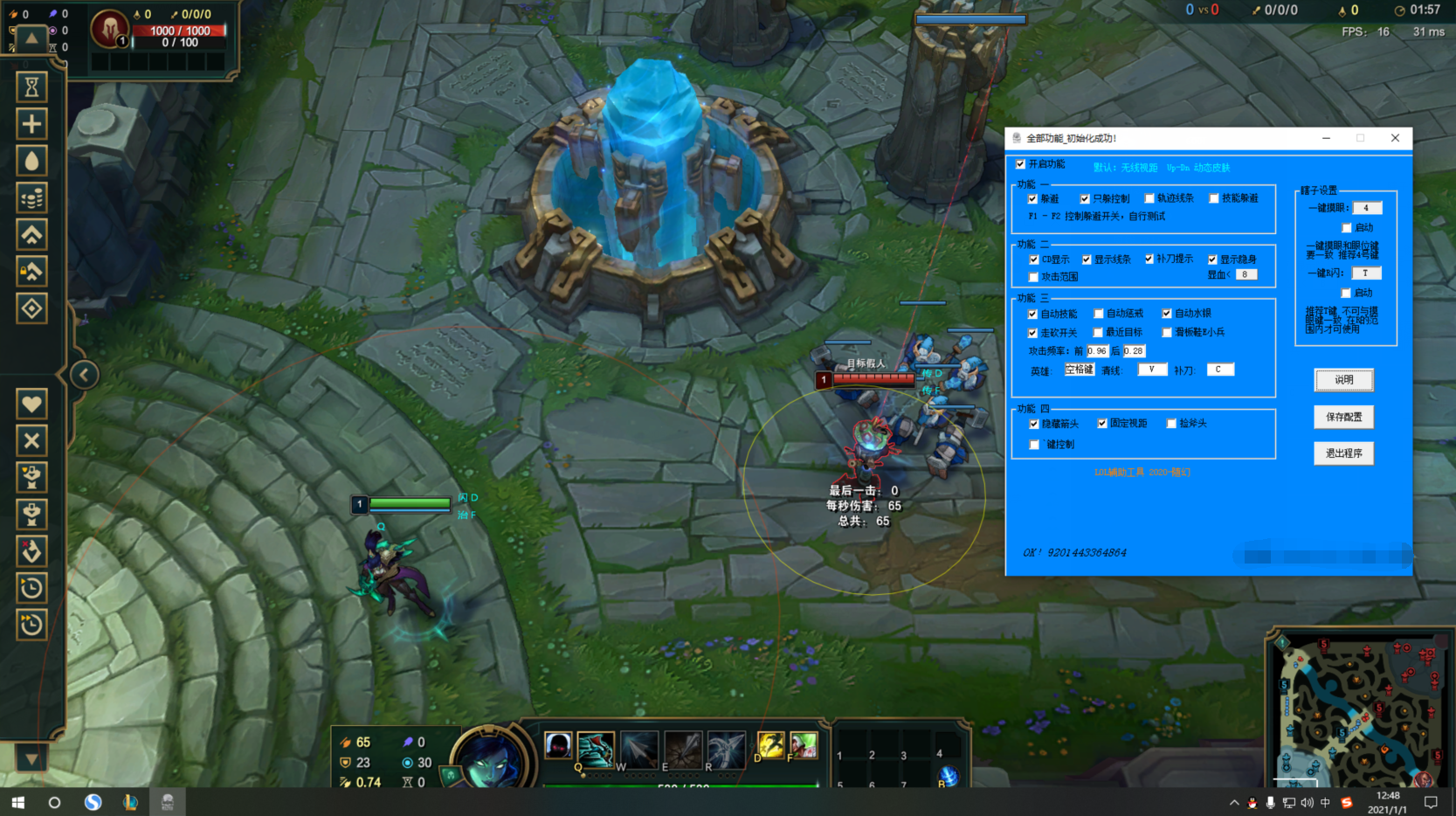This screenshot has width=1456, height=816.
Task: Activate Kalista's Q spear ability
Action: (x=595, y=750)
